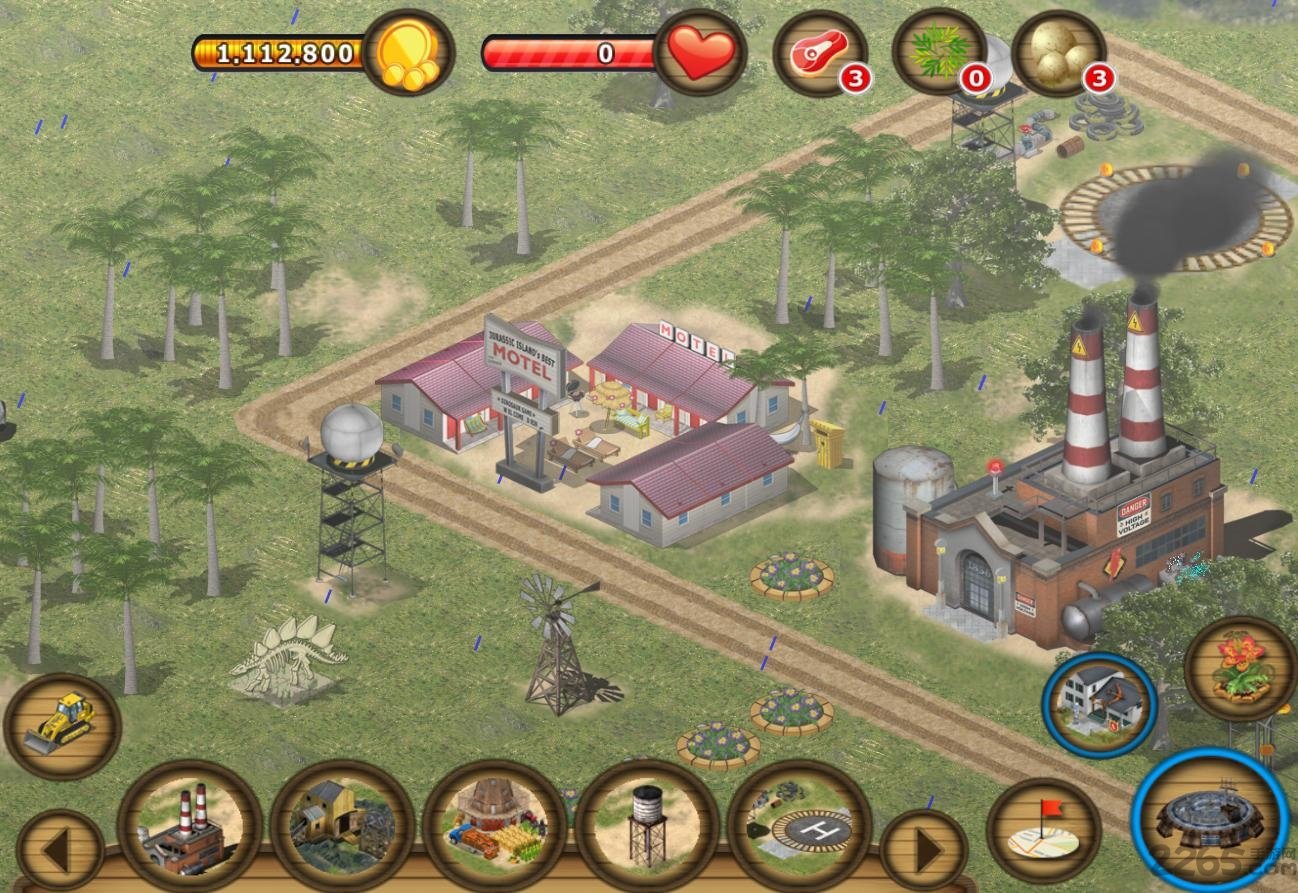
Task: Show next buildings with right arrow button
Action: click(x=923, y=851)
